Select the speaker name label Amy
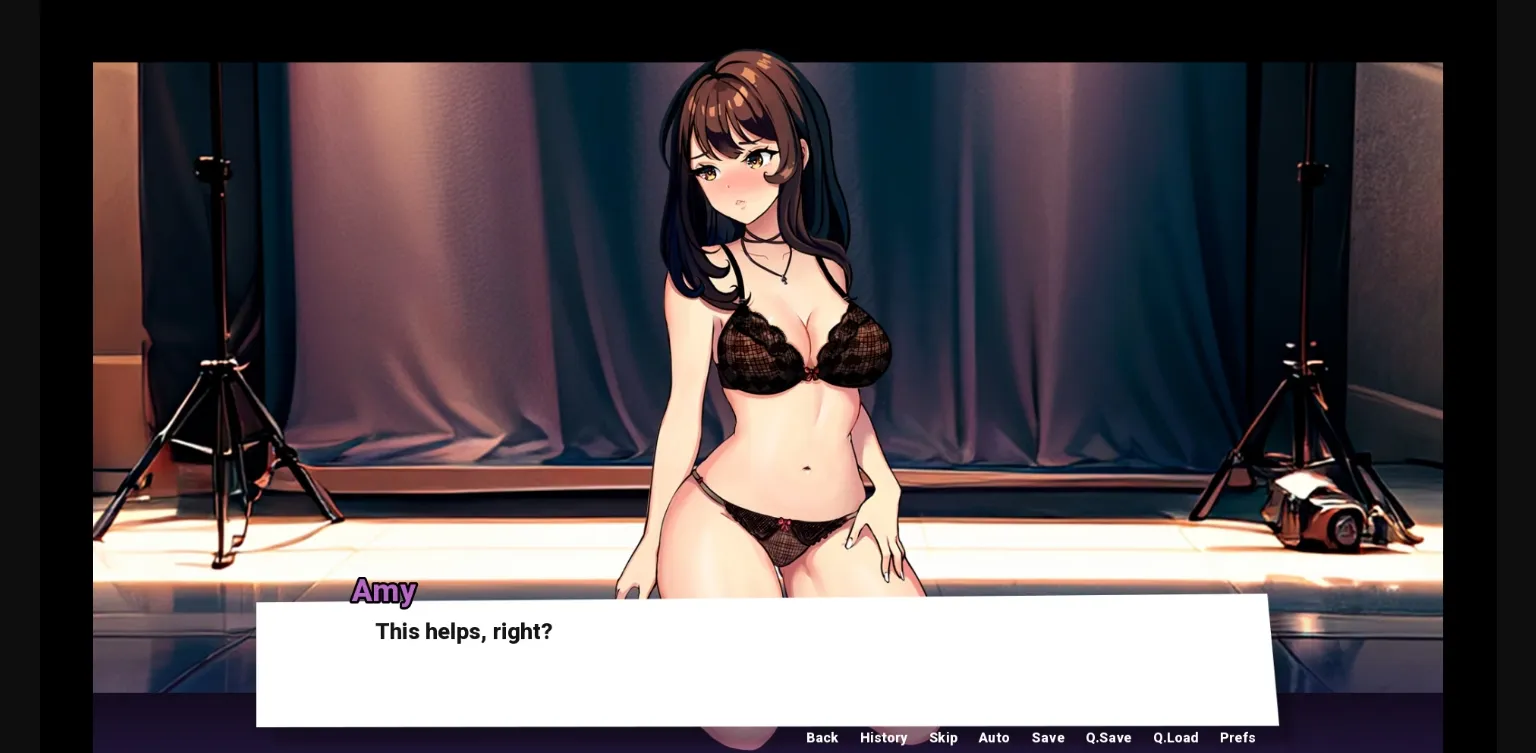 click(x=383, y=591)
